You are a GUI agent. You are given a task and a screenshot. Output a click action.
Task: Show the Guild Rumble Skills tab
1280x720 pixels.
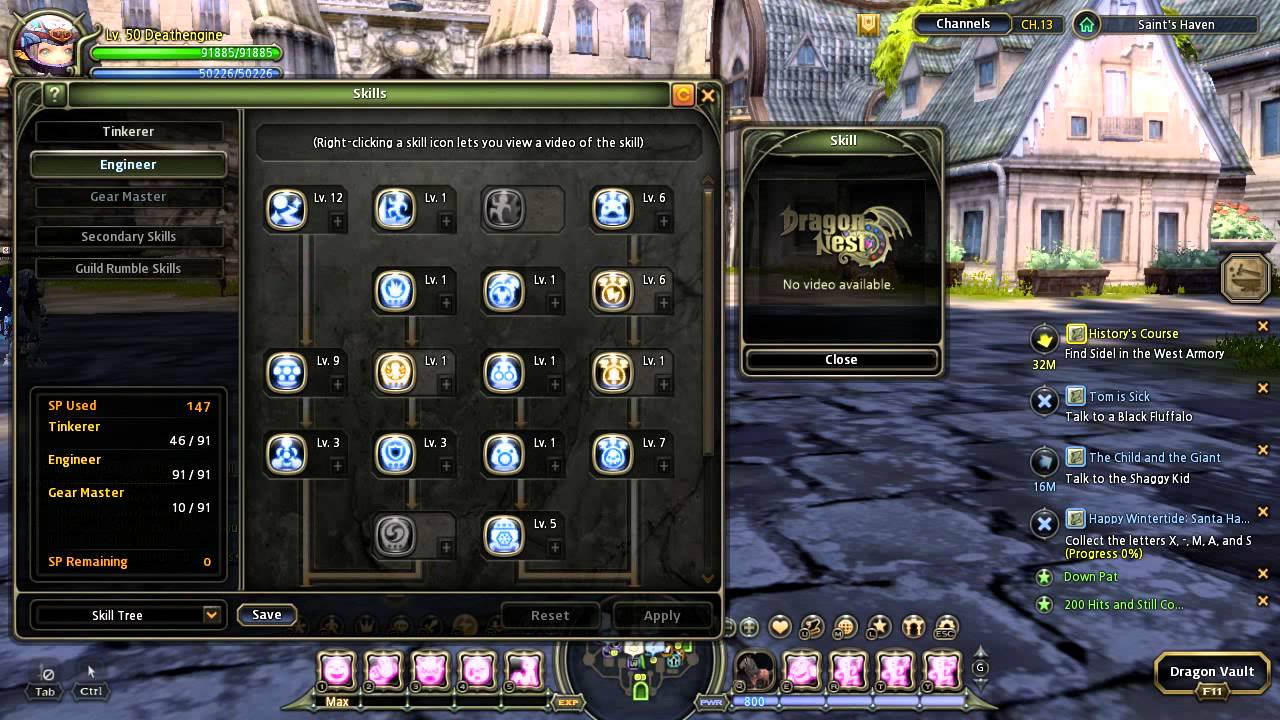pos(128,269)
